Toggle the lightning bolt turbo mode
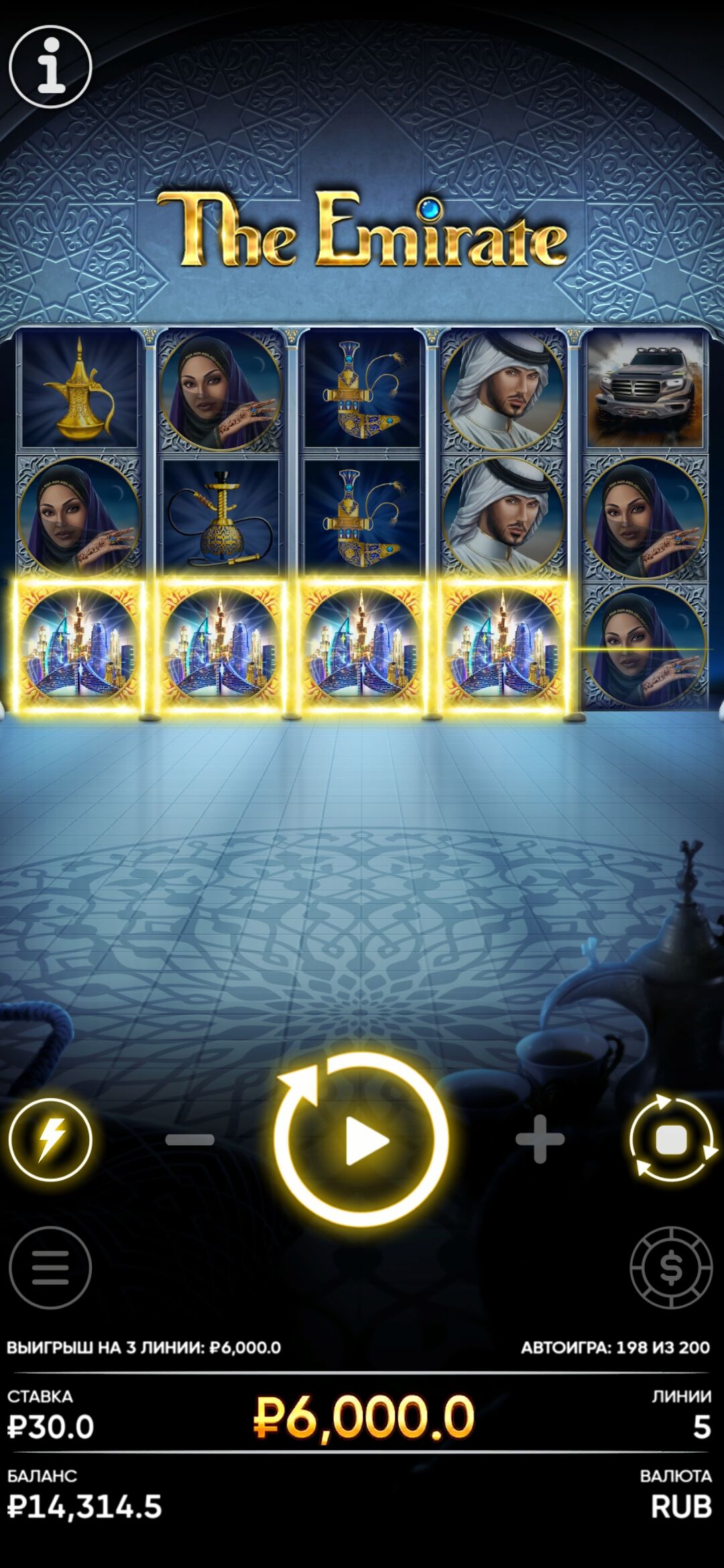Screen dimensions: 724x1568 pyautogui.click(x=50, y=1139)
